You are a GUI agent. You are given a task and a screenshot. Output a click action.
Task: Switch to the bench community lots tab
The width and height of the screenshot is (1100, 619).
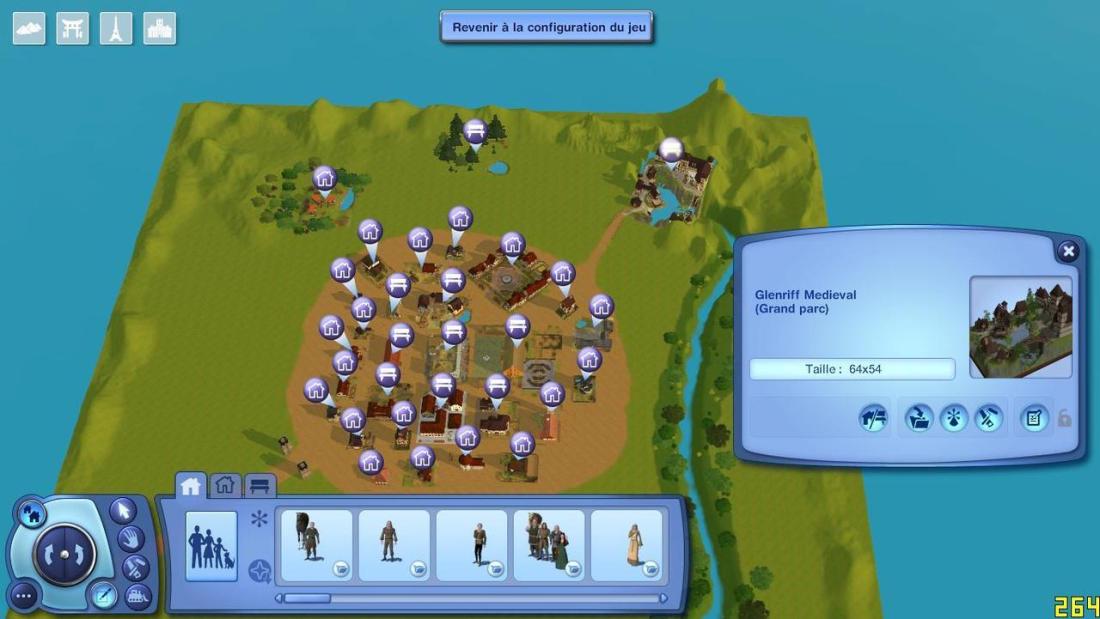(260, 486)
